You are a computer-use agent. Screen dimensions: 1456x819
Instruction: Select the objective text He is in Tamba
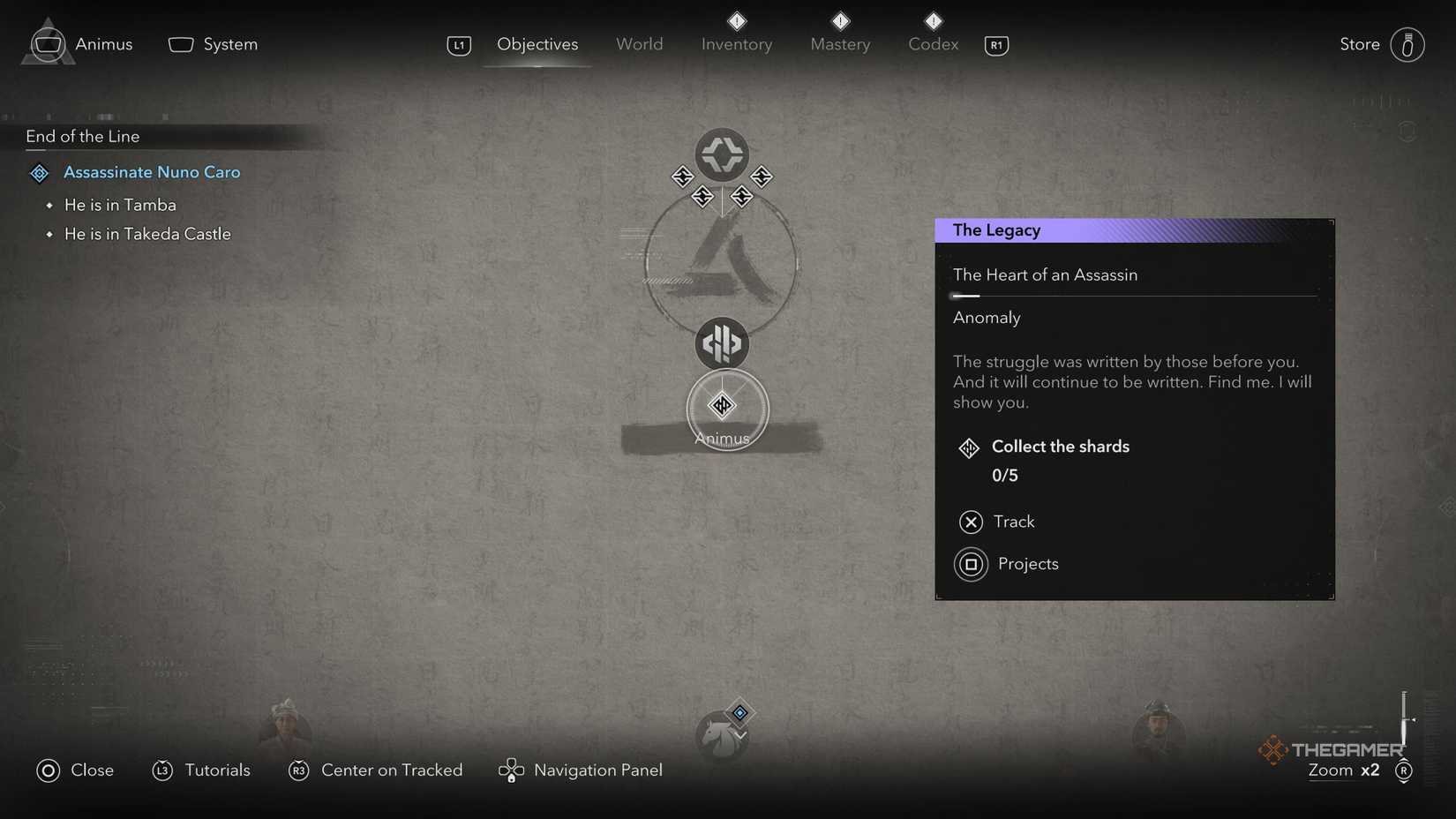pos(119,204)
